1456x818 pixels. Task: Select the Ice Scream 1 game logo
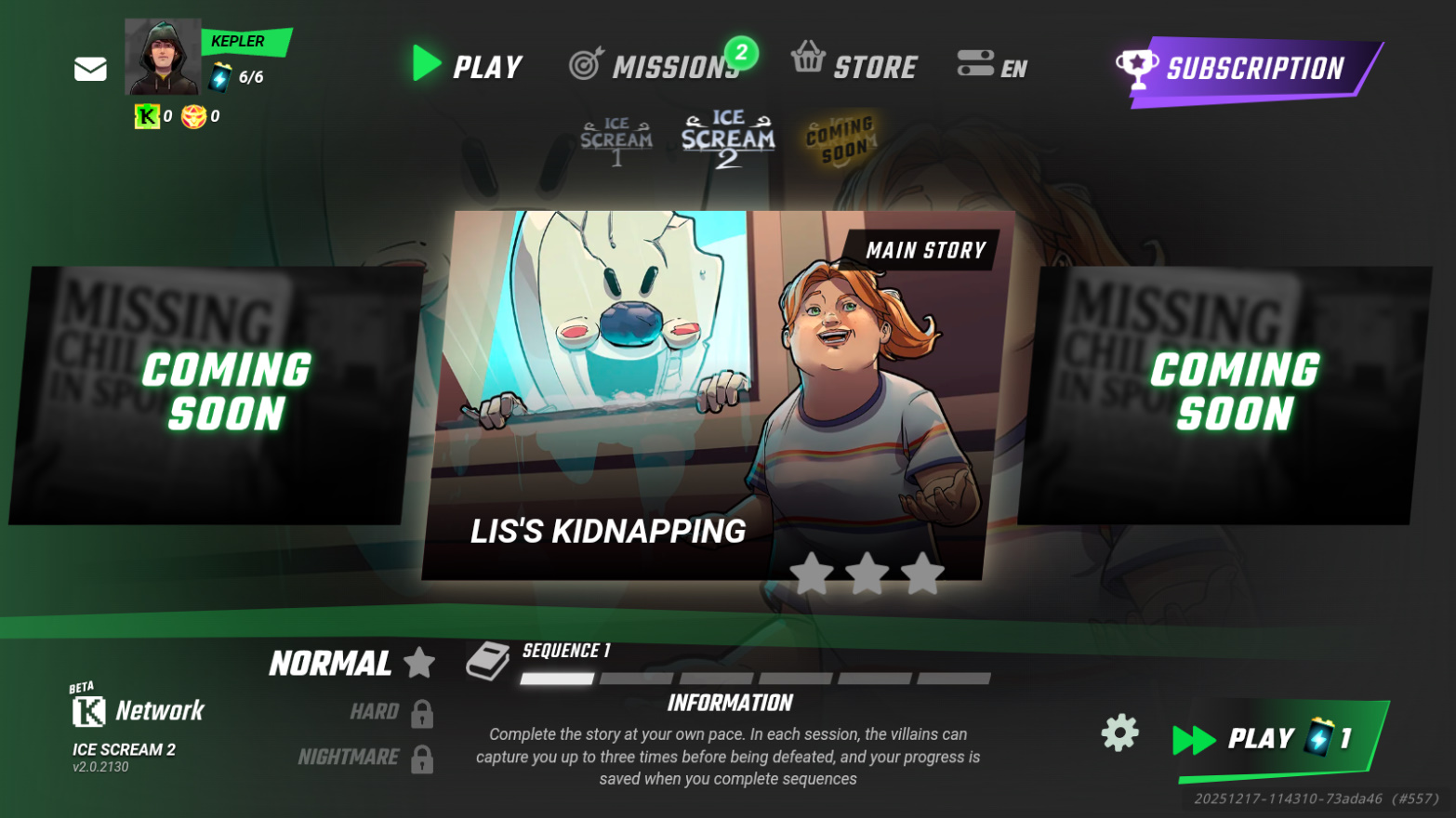click(x=615, y=141)
